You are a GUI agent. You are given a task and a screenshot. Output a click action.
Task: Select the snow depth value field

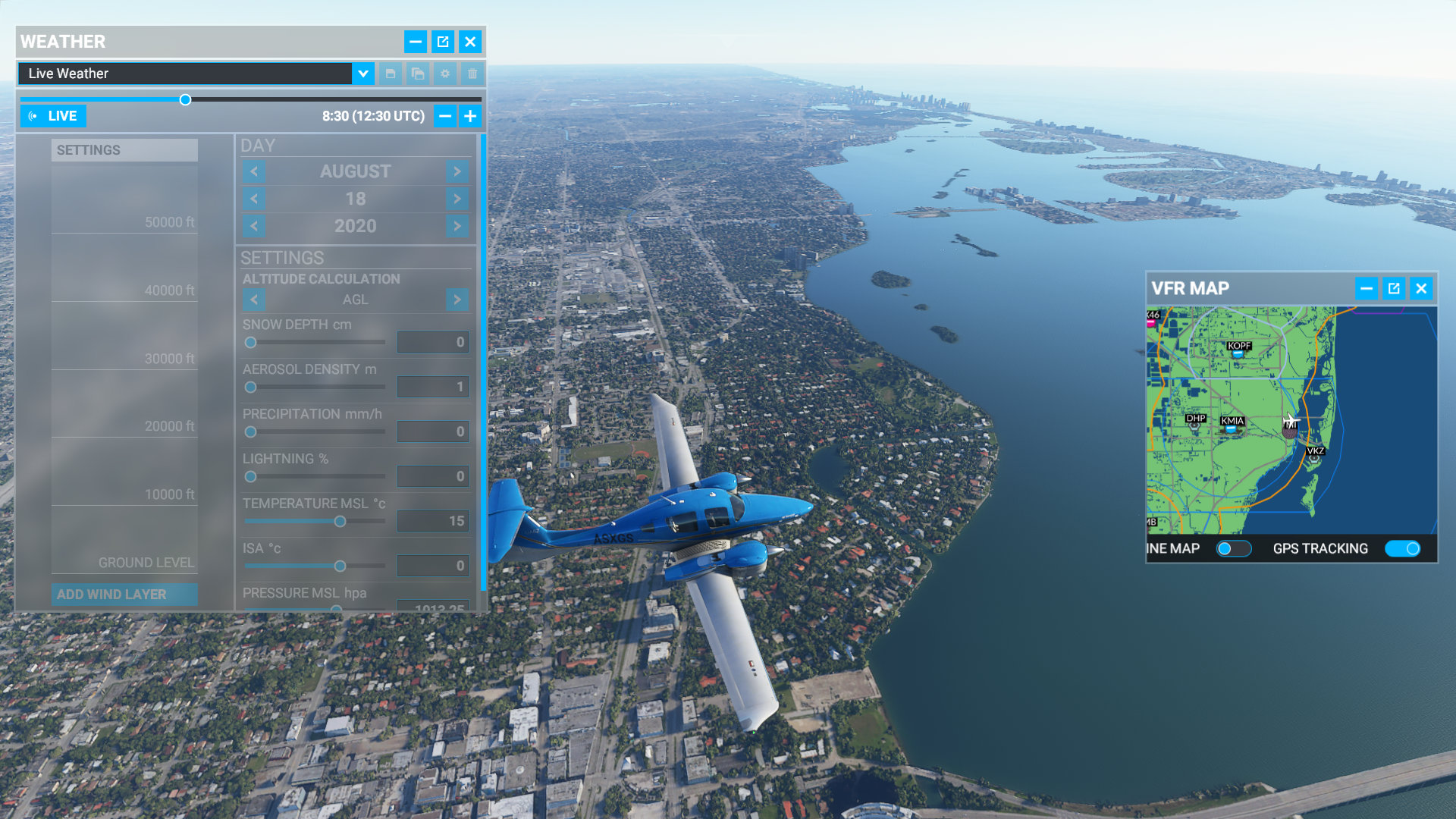pos(432,342)
